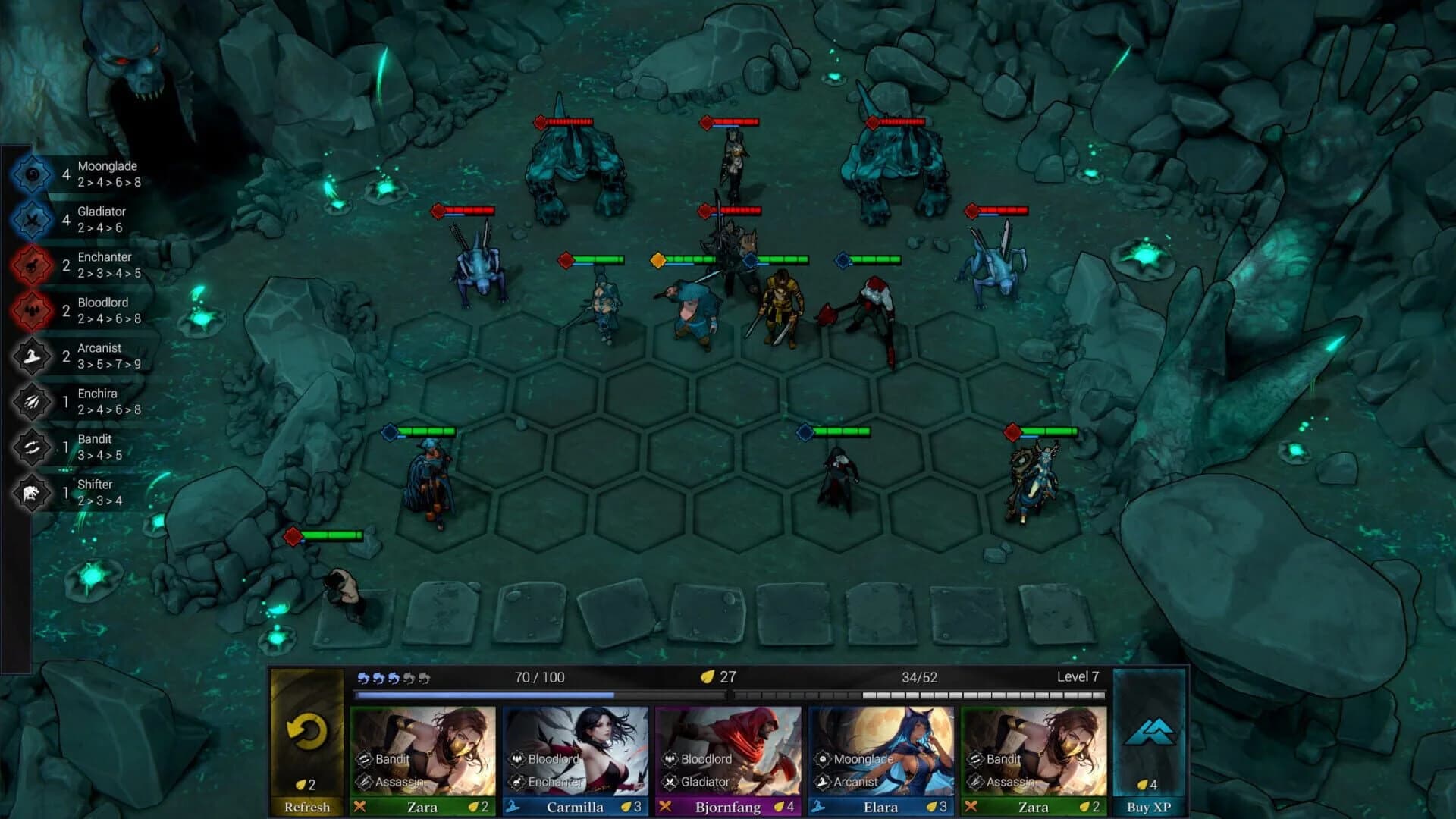Click the Moonglade icon on Elara's card
1456x819 pixels.
coord(824,758)
